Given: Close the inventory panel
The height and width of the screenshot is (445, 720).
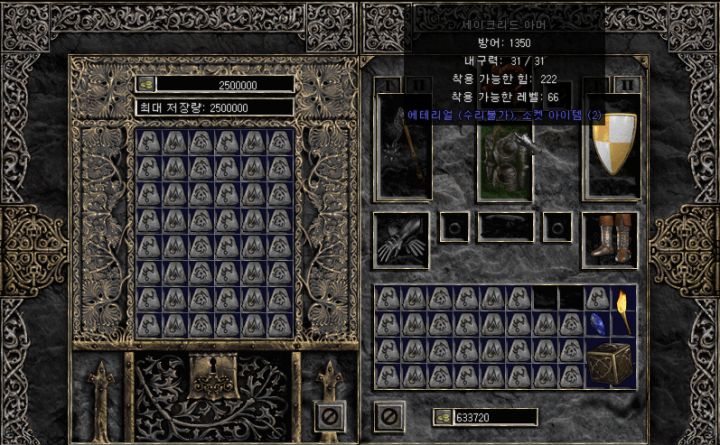Looking at the screenshot, I should tap(389, 413).
